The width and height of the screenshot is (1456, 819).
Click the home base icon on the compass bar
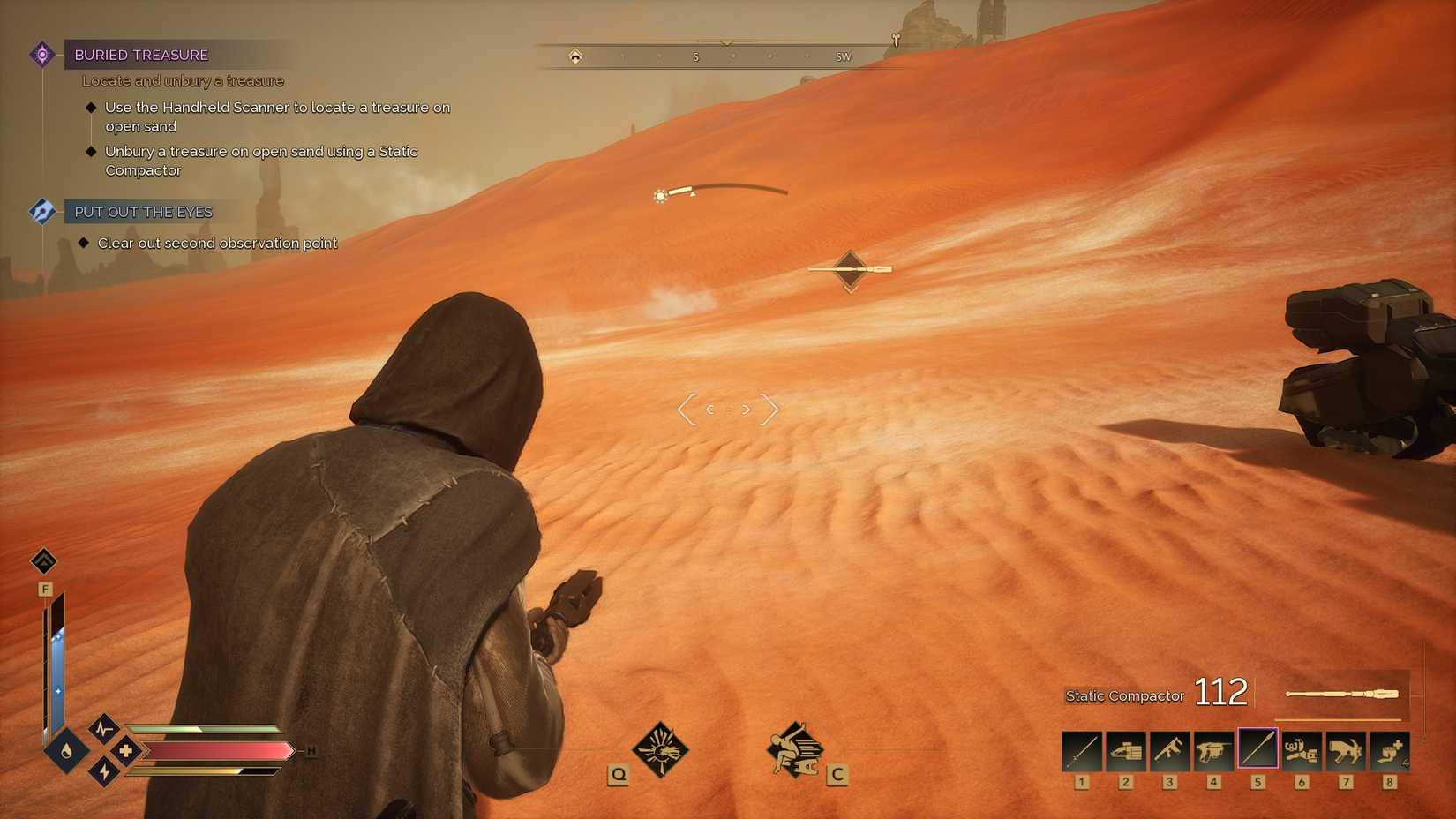pyautogui.click(x=575, y=56)
